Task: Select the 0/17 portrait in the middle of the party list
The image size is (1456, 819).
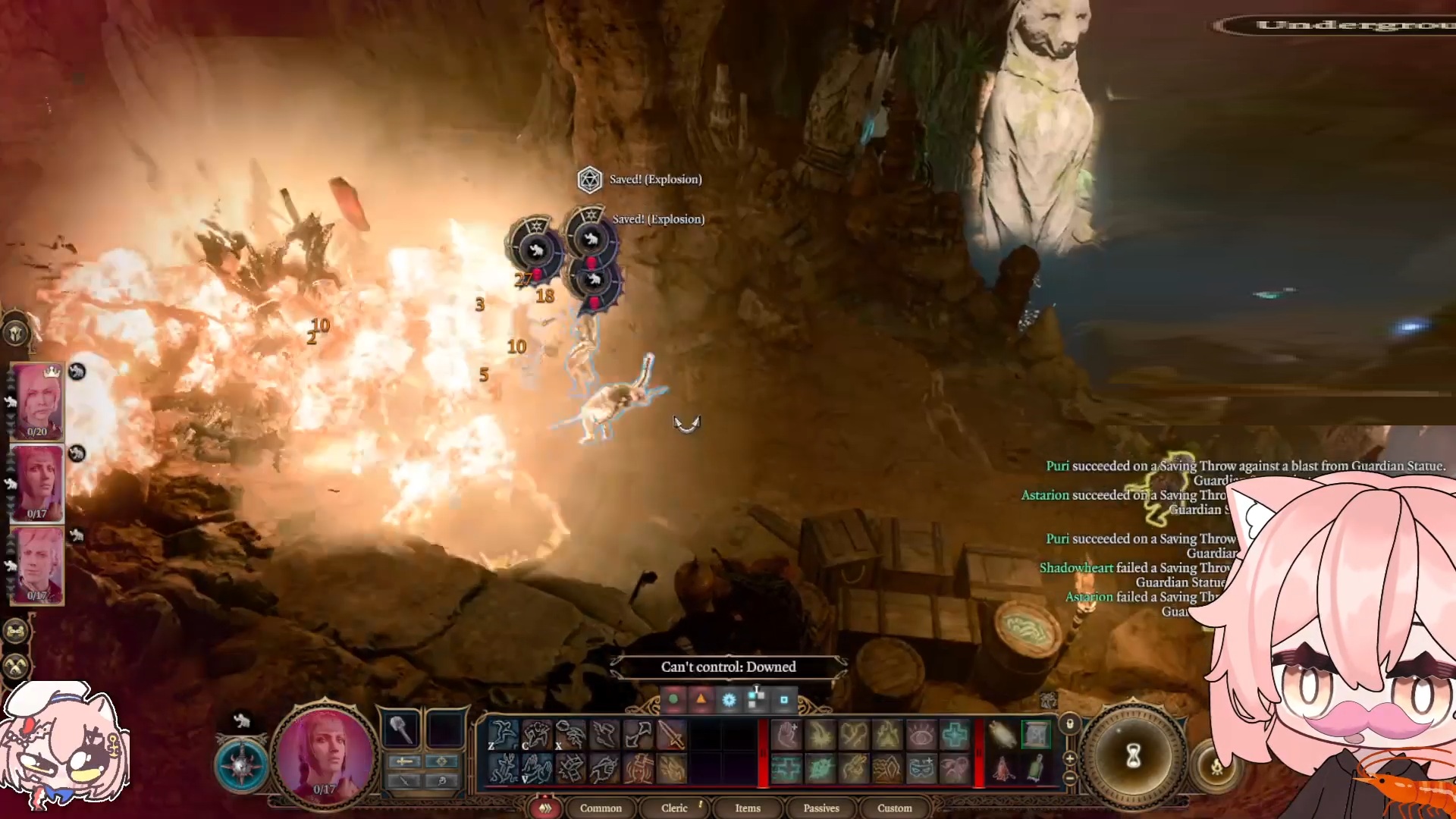Action: click(37, 483)
